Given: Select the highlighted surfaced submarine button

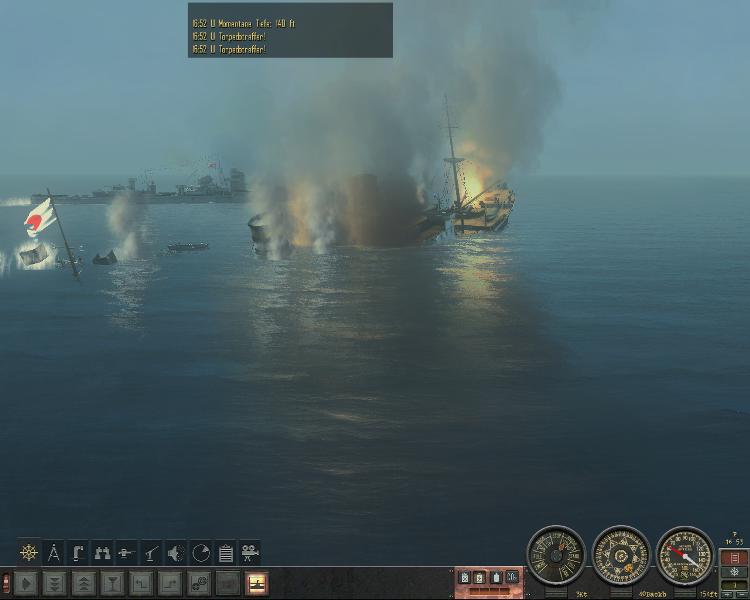Looking at the screenshot, I should coord(258,582).
